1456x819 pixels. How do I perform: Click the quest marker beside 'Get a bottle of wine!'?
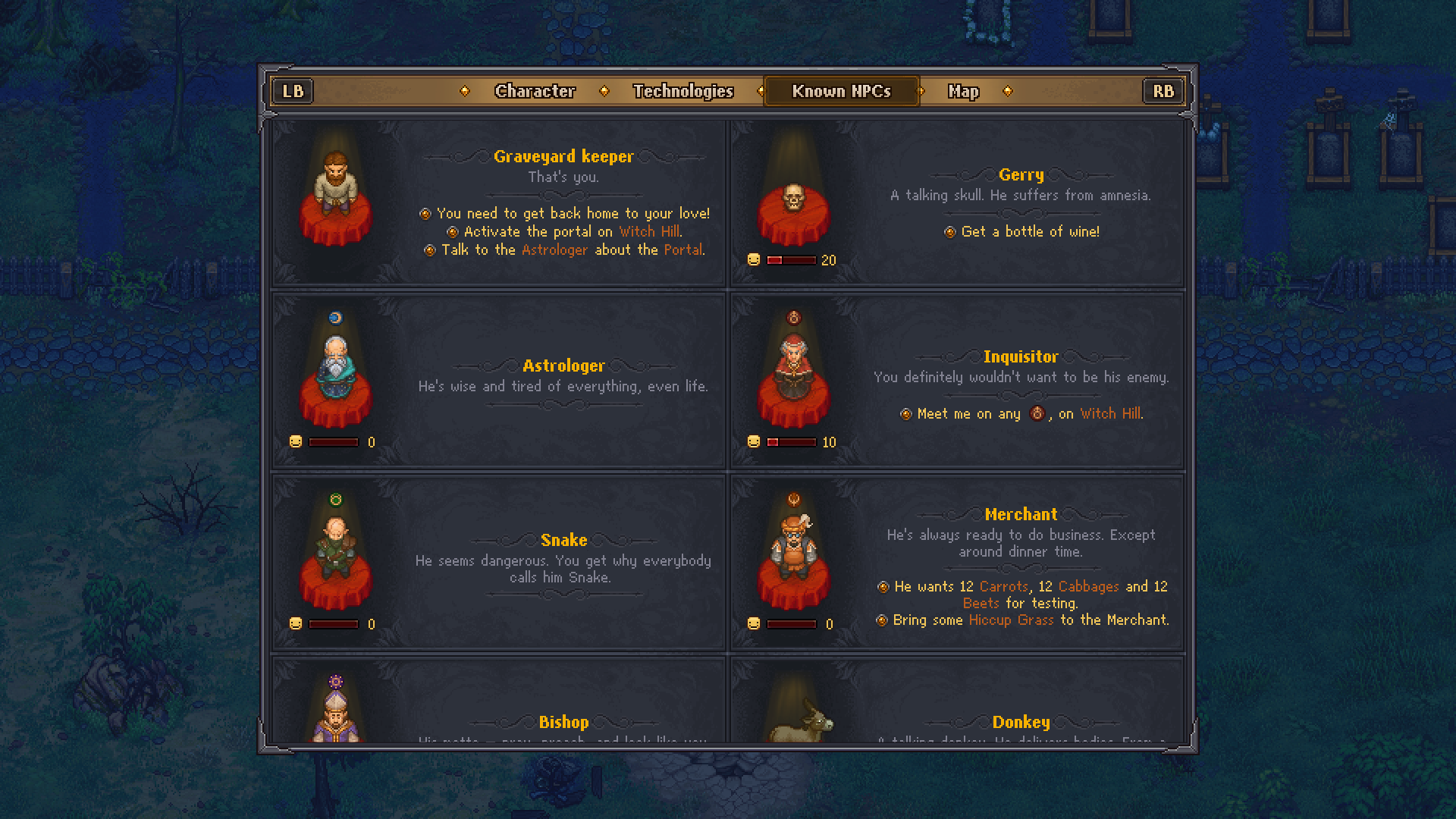(949, 232)
